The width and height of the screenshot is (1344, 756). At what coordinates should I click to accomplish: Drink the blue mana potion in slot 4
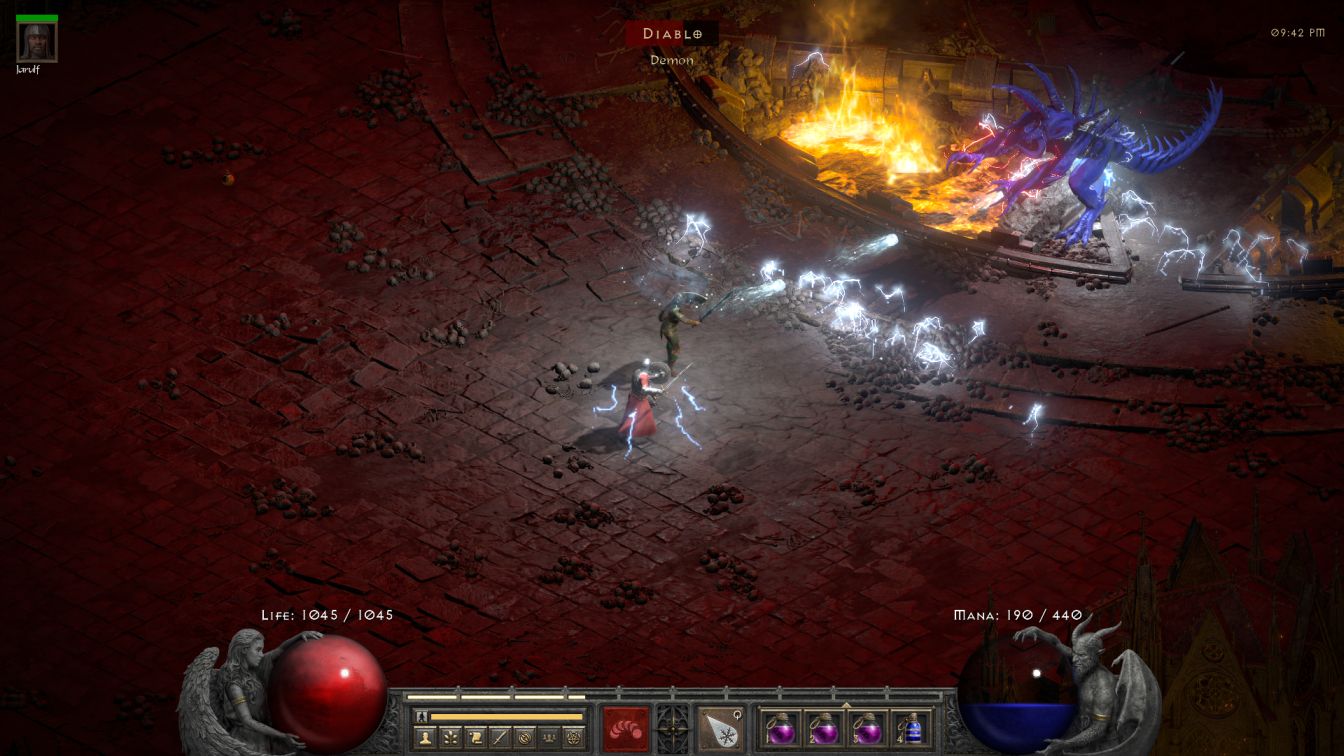coord(910,728)
